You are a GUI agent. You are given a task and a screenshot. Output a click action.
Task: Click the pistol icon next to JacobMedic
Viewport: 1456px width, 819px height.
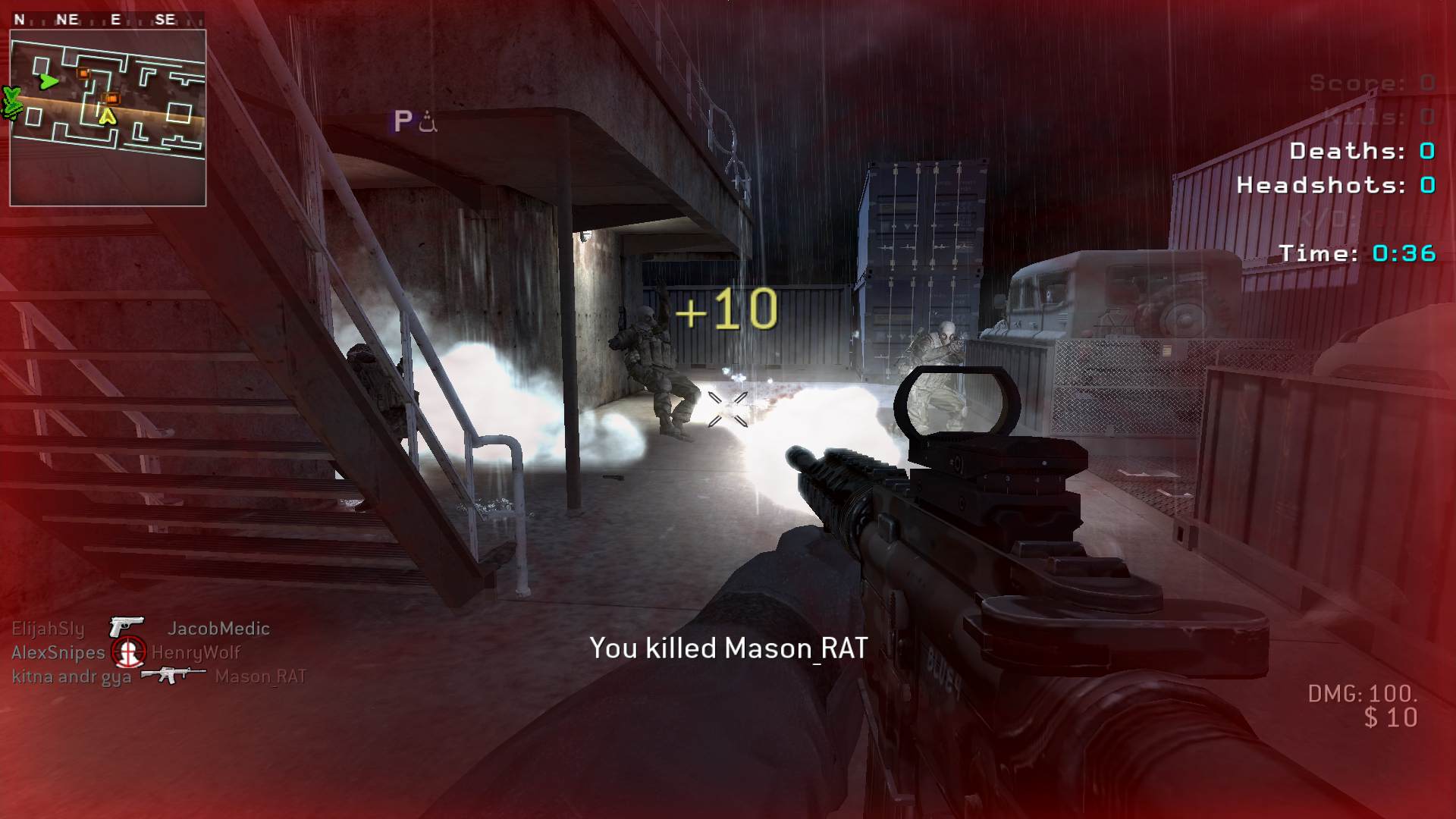pyautogui.click(x=126, y=626)
